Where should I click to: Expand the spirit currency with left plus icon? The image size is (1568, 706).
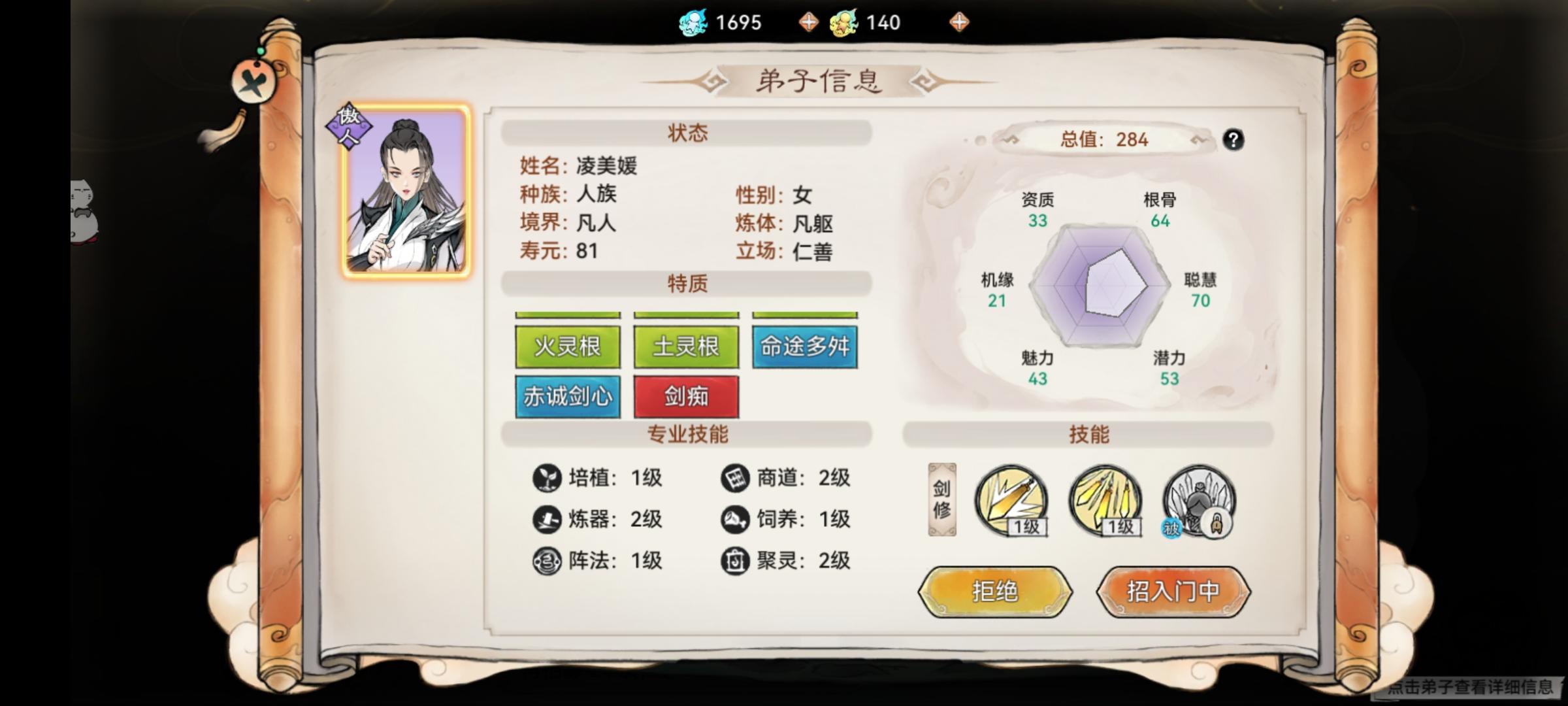810,22
